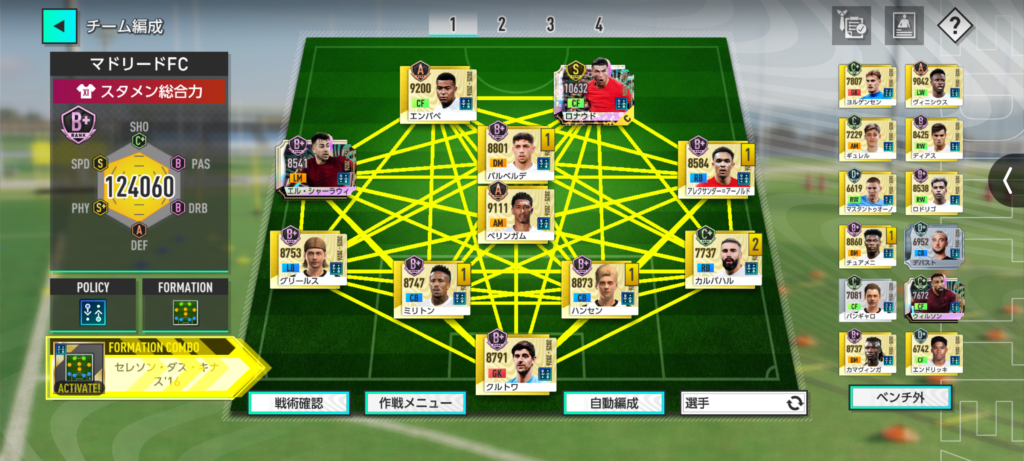The image size is (1024, 461).
Task: Select bench player ロドリゴ card
Action: coord(934,193)
